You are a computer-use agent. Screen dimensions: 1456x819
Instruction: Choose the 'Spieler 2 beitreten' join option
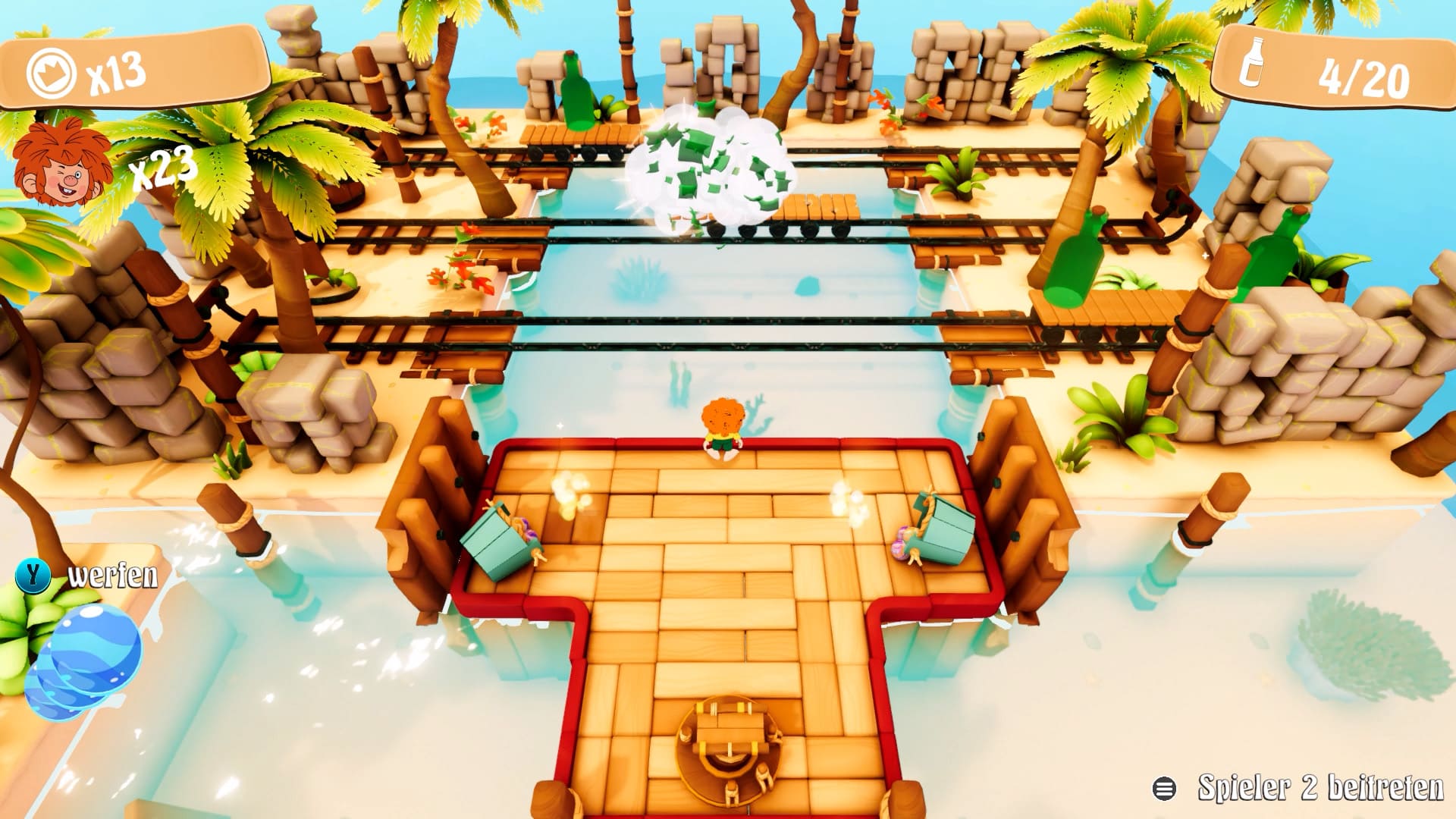pyautogui.click(x=1298, y=789)
